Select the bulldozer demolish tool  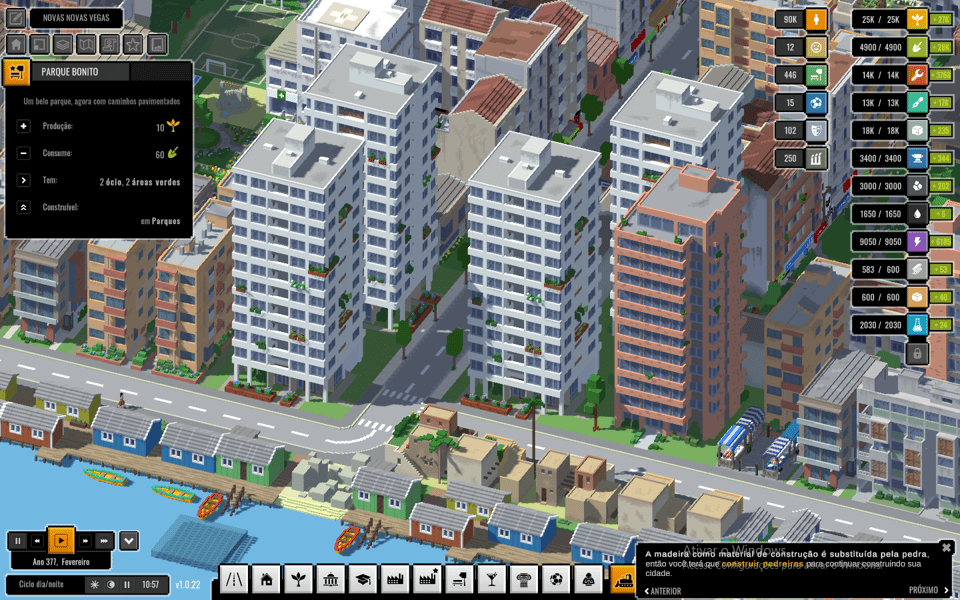[623, 579]
